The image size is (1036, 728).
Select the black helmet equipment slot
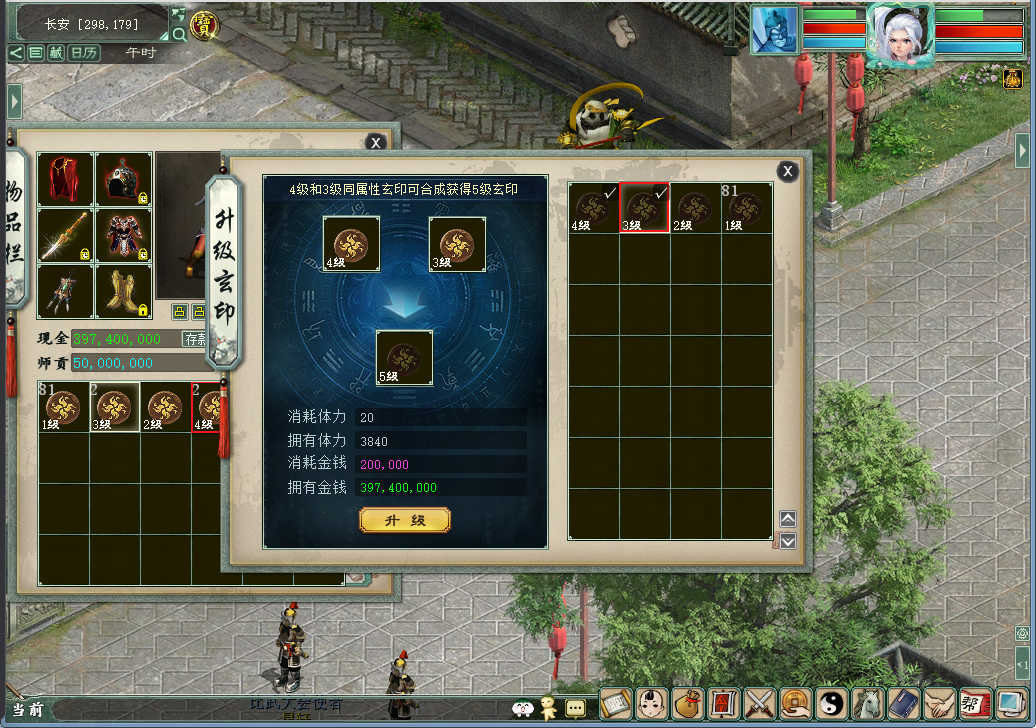(x=124, y=180)
